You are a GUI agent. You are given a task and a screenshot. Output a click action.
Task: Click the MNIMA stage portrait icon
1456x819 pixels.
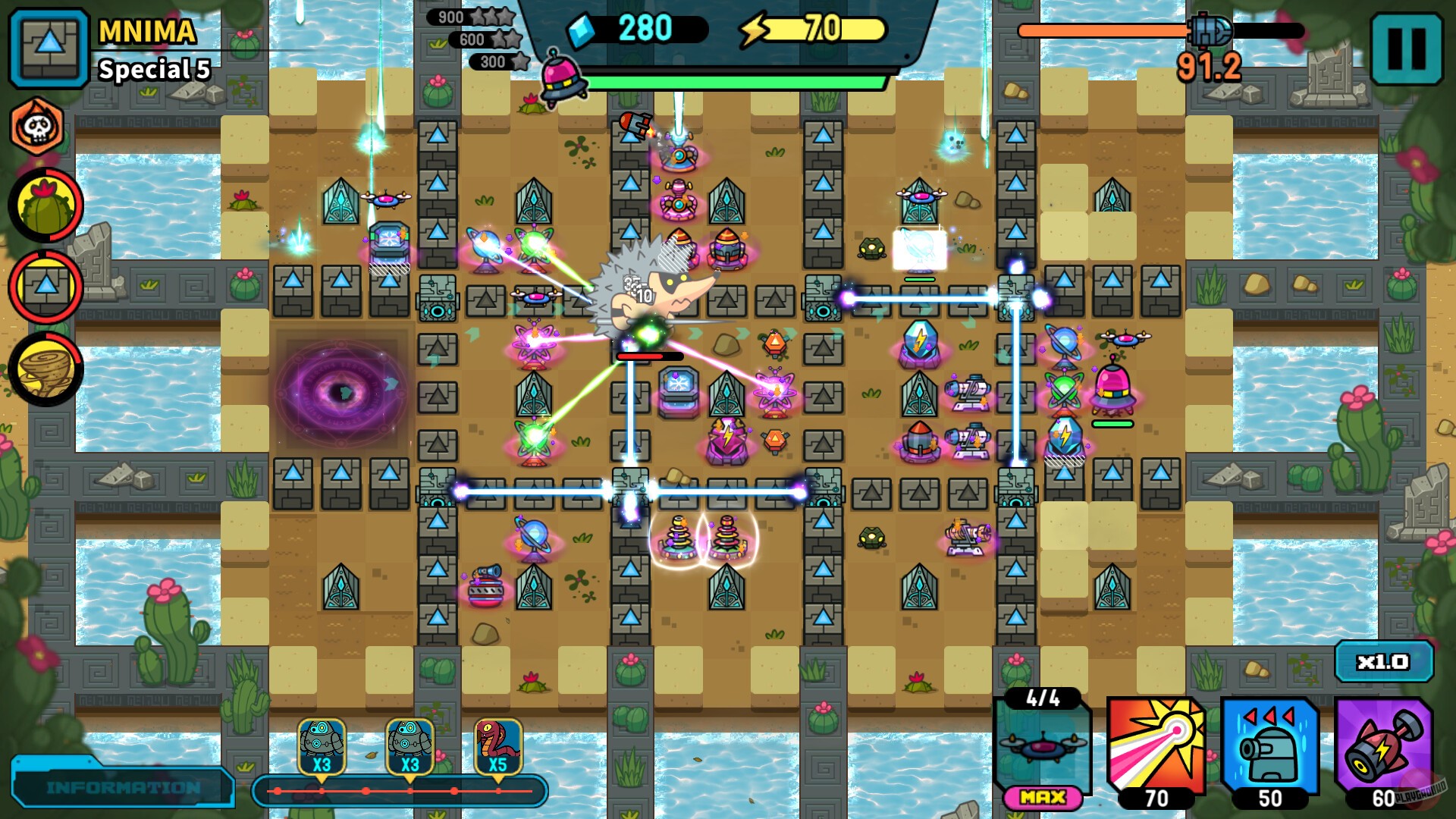click(44, 44)
